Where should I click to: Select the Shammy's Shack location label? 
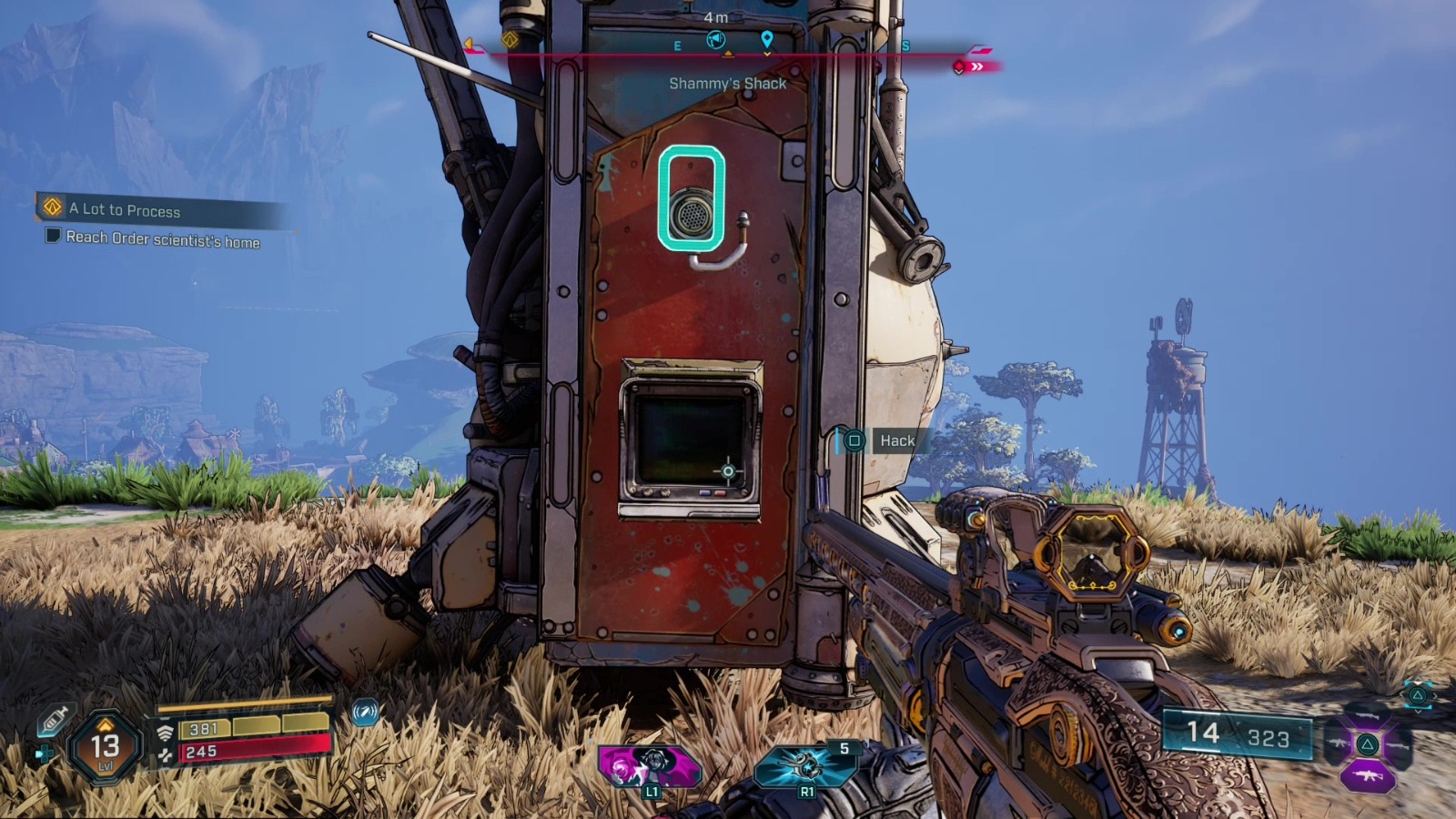tap(728, 83)
